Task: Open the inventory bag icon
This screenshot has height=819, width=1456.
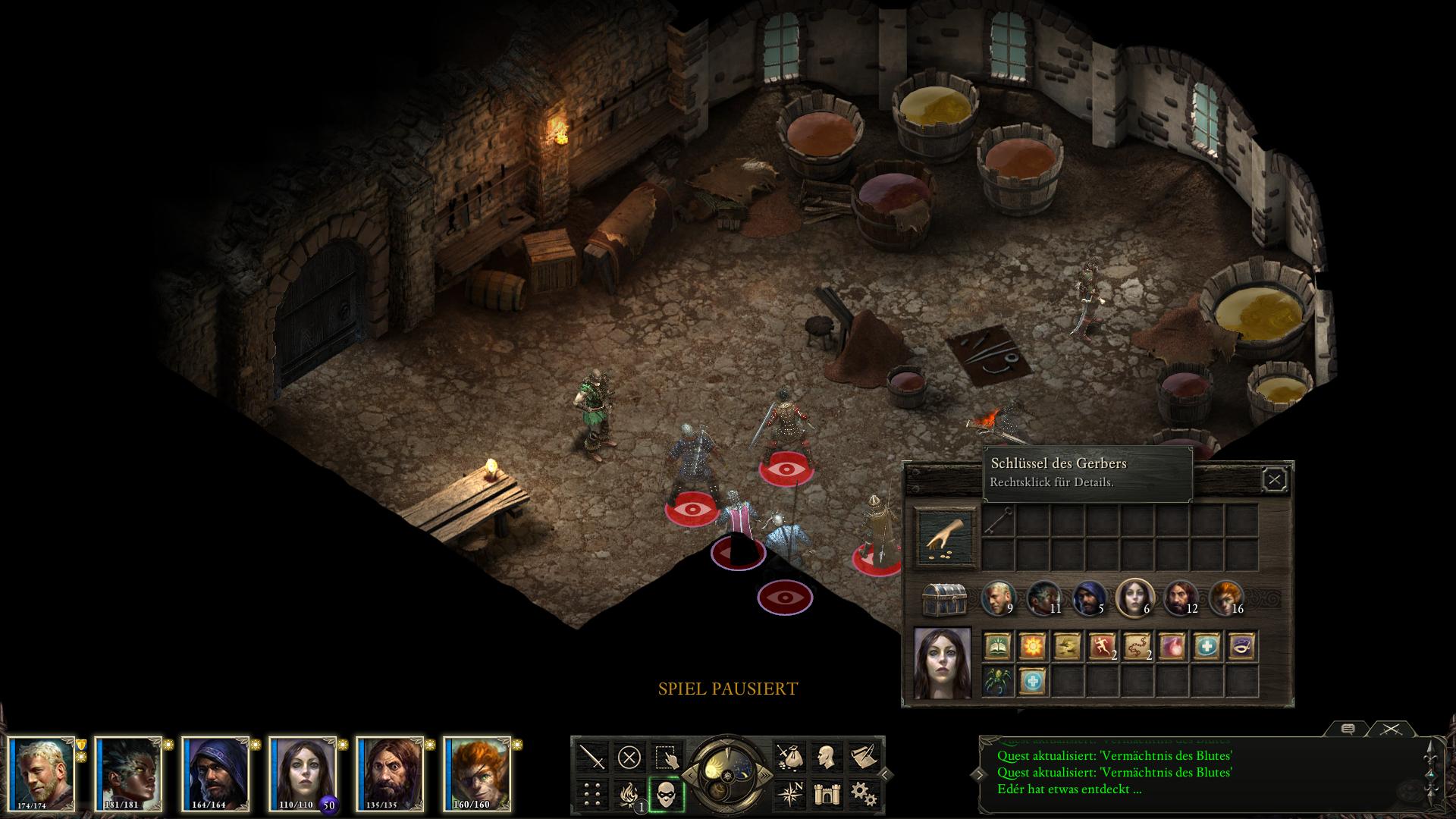Action: (789, 757)
